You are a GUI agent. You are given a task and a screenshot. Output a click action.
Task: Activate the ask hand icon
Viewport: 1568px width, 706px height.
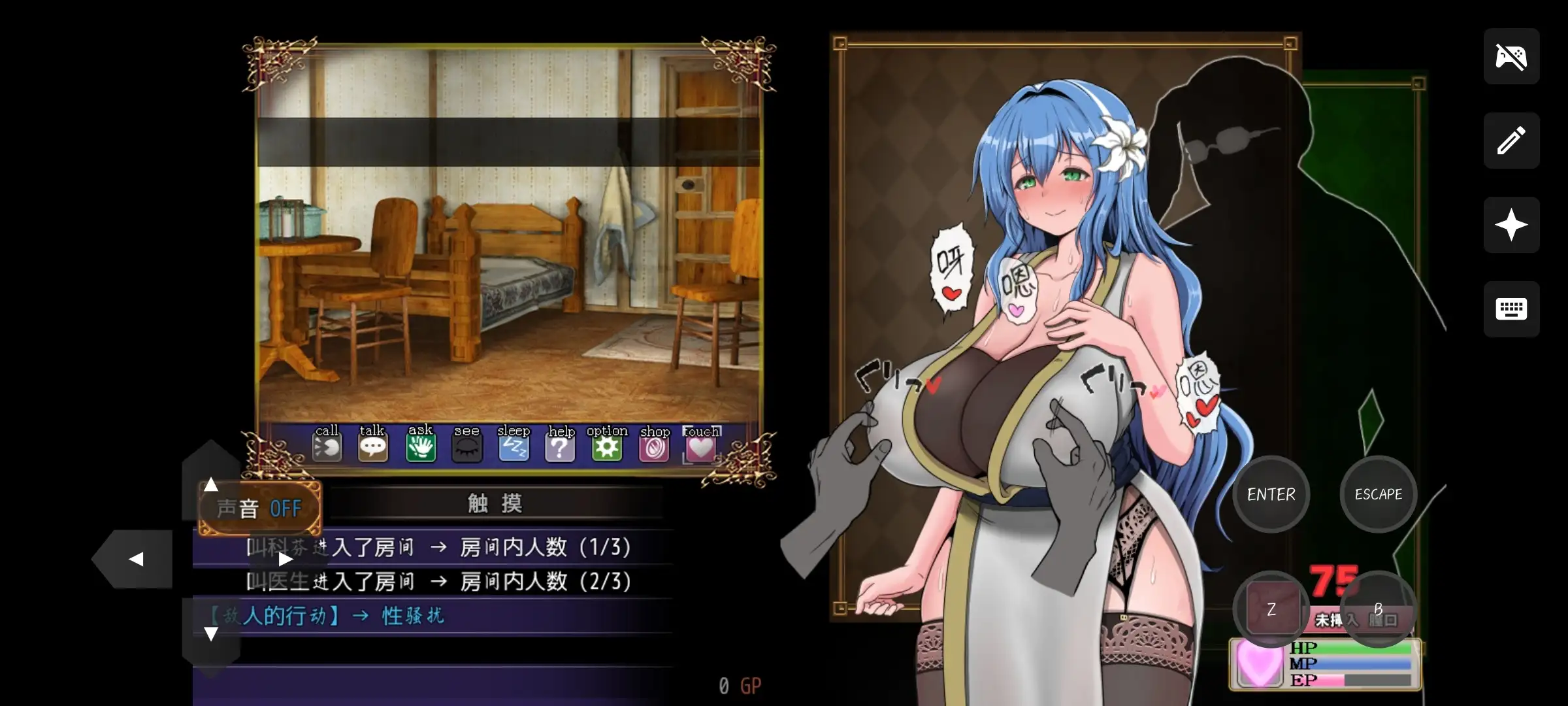(421, 447)
